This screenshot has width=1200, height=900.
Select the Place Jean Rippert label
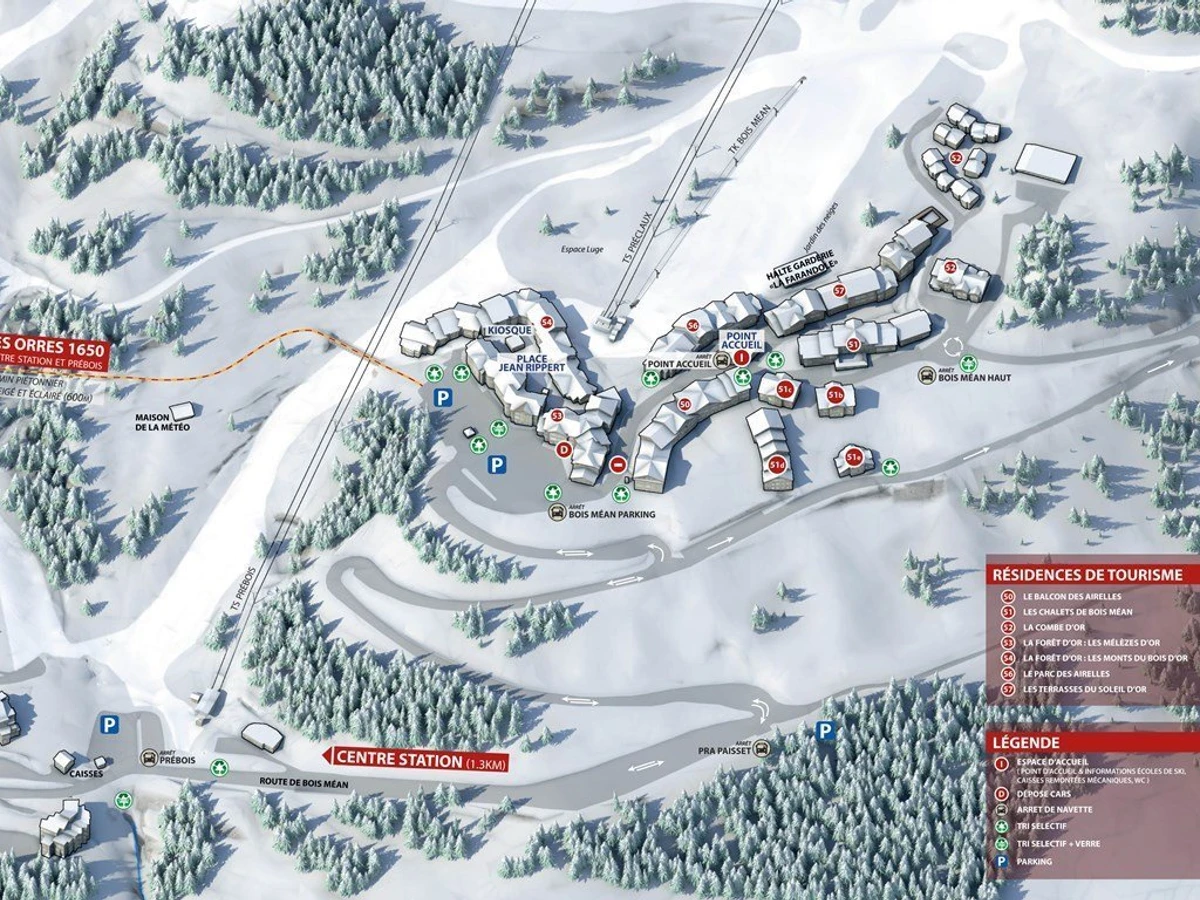tap(532, 361)
